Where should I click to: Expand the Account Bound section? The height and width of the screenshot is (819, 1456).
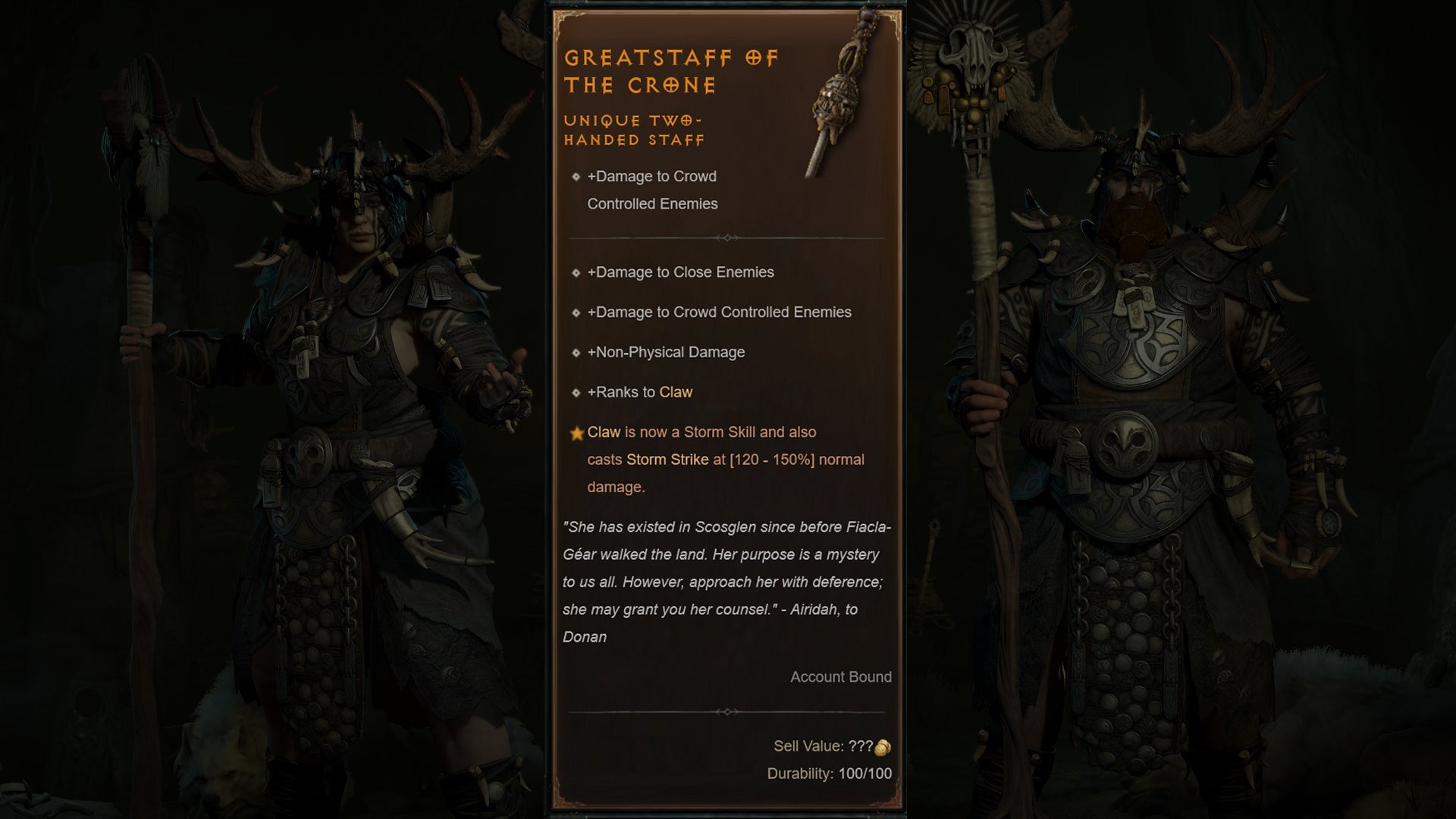(x=840, y=677)
